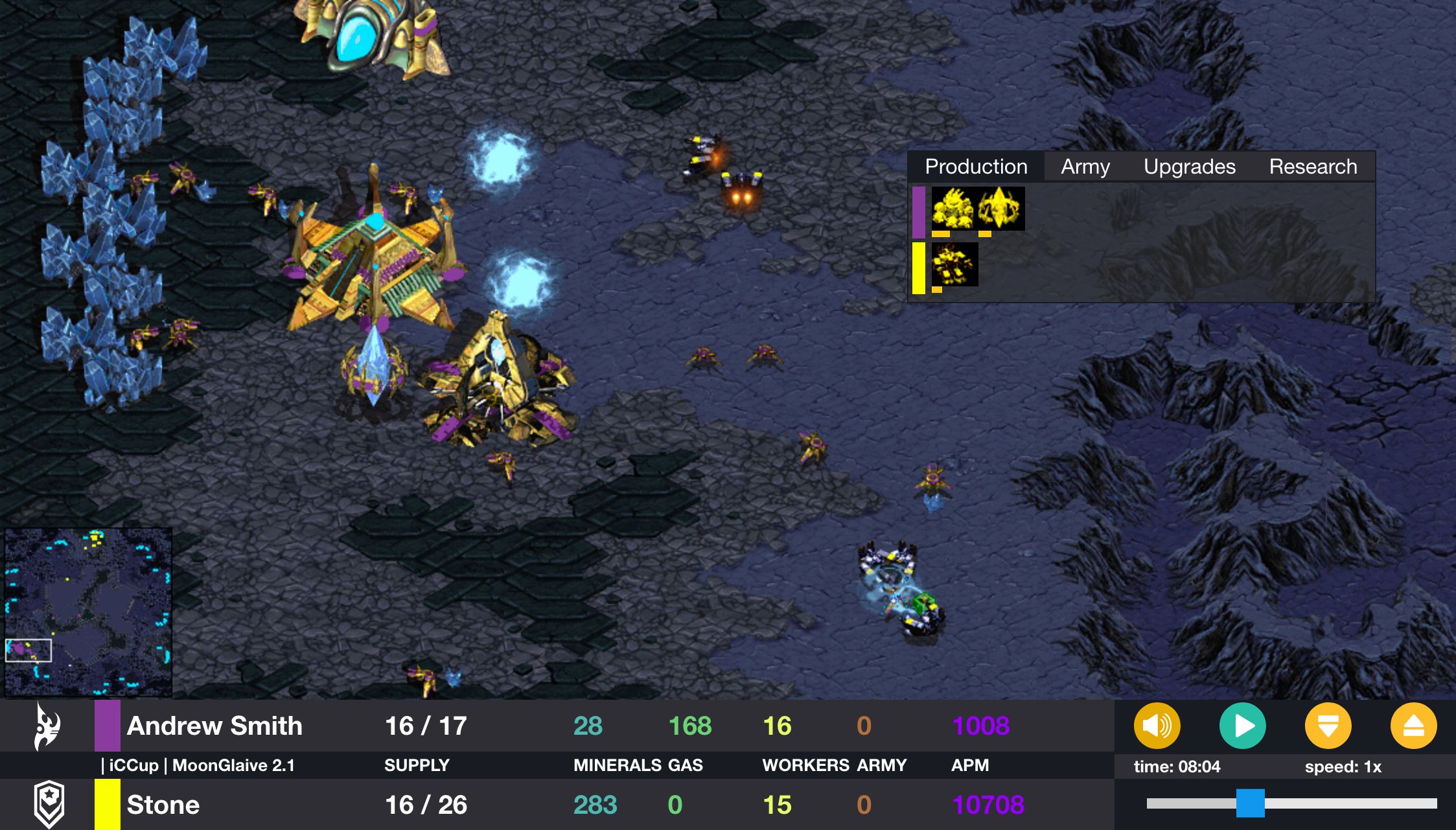The width and height of the screenshot is (1456, 830).
Task: Click the minimap in the corner
Action: 88,611
